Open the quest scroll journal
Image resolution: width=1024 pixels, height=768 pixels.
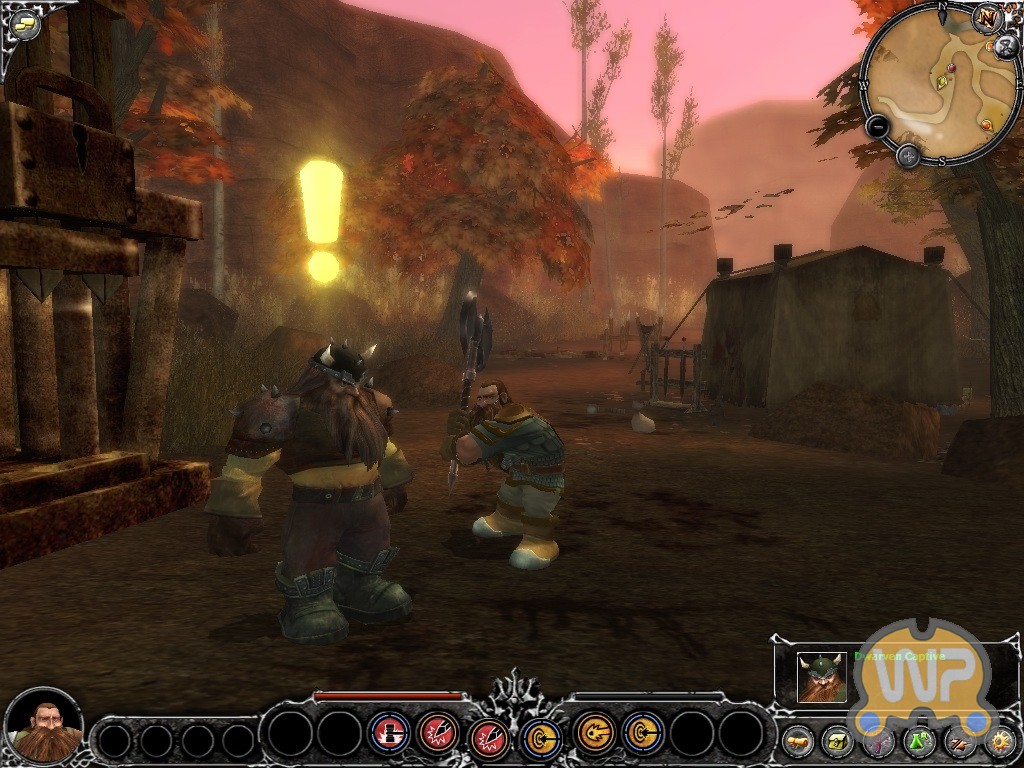797,741
